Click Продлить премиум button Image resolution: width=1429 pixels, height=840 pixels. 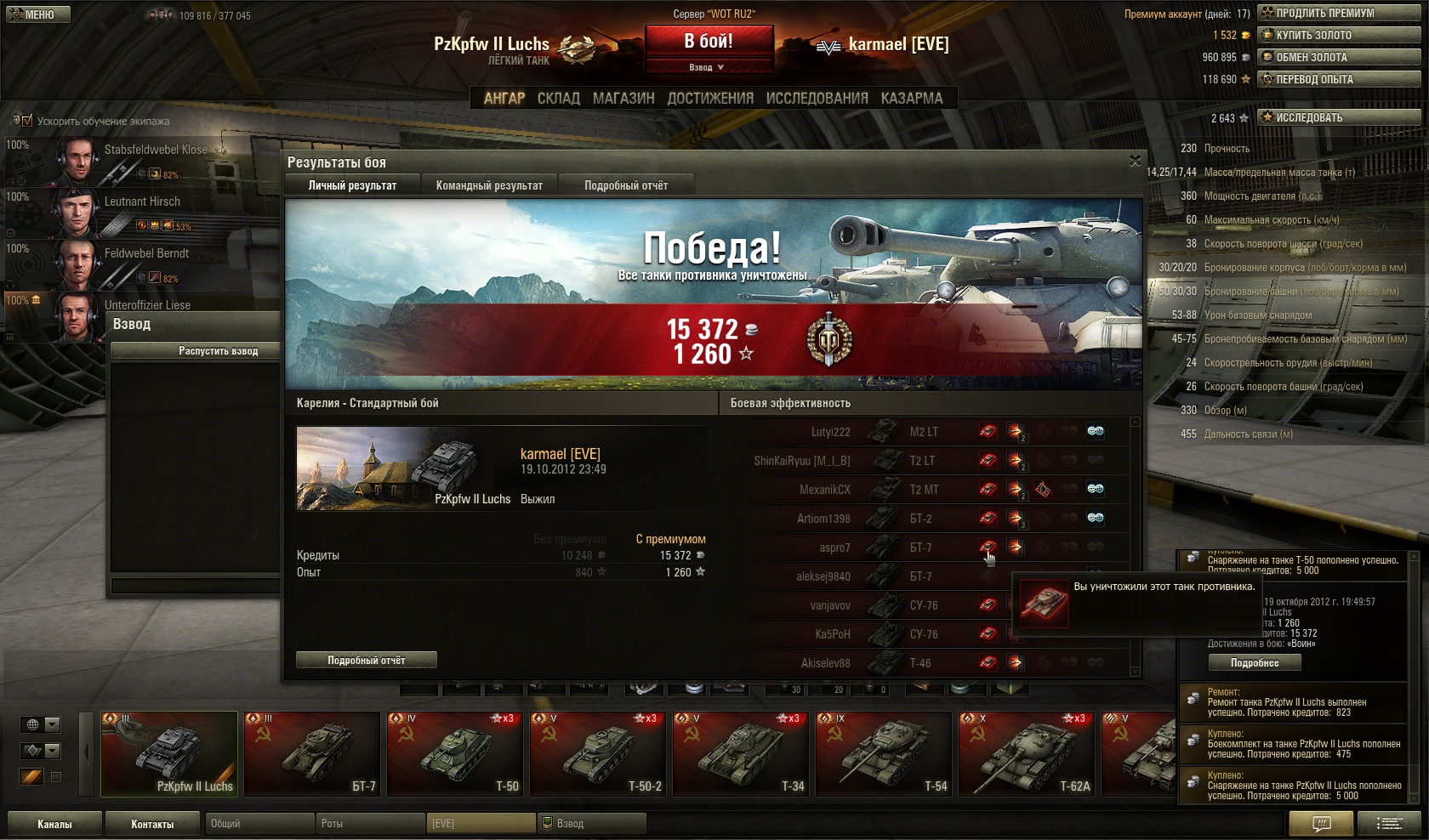[1339, 13]
